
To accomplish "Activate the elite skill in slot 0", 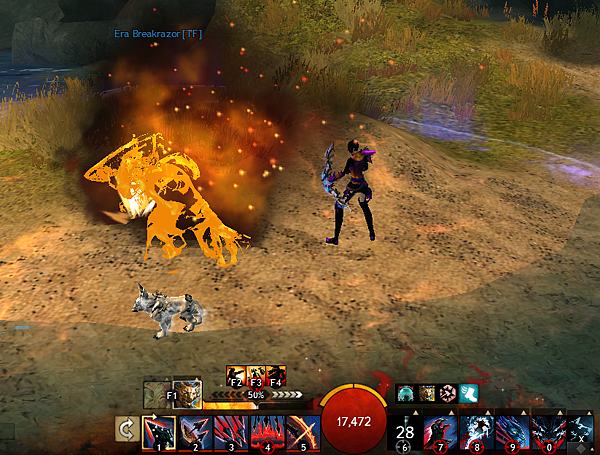I will click(546, 432).
